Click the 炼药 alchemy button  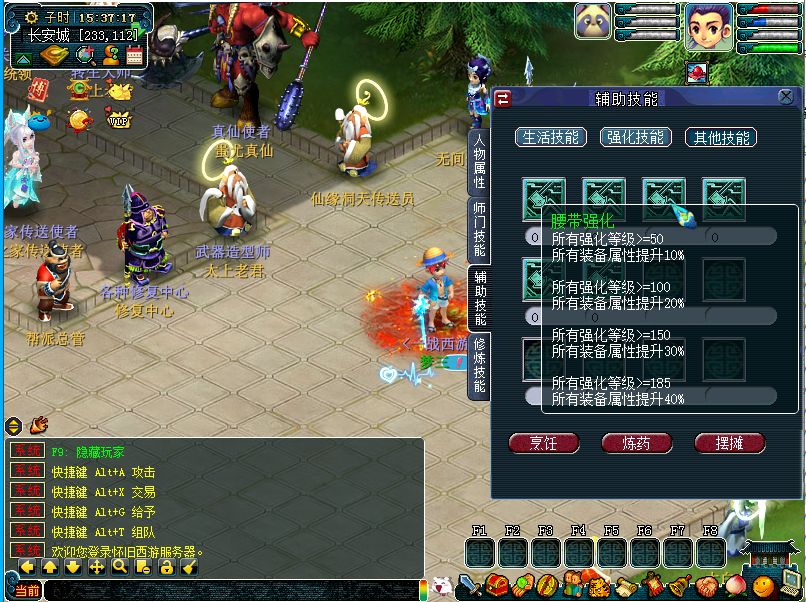(636, 442)
